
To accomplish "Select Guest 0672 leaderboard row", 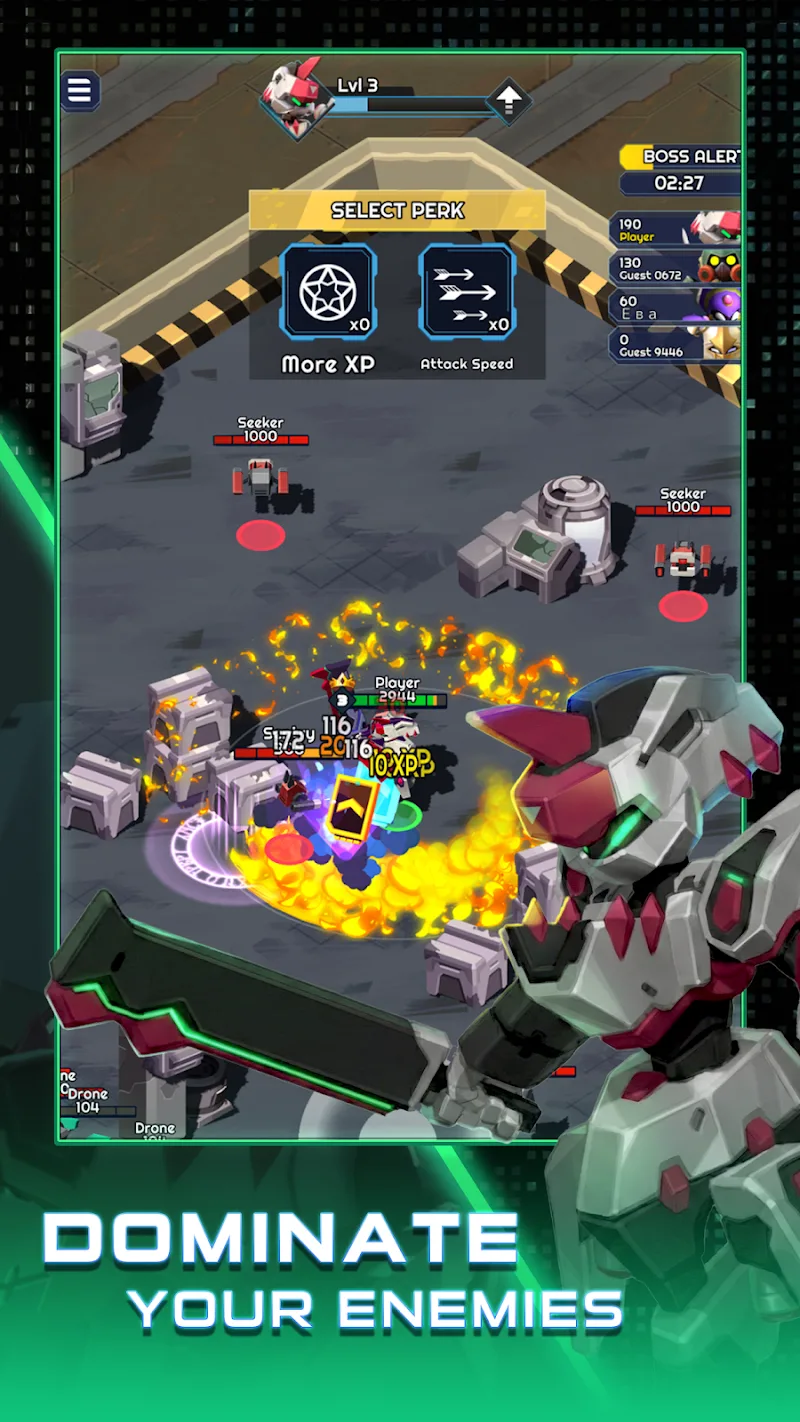I will pos(675,268).
